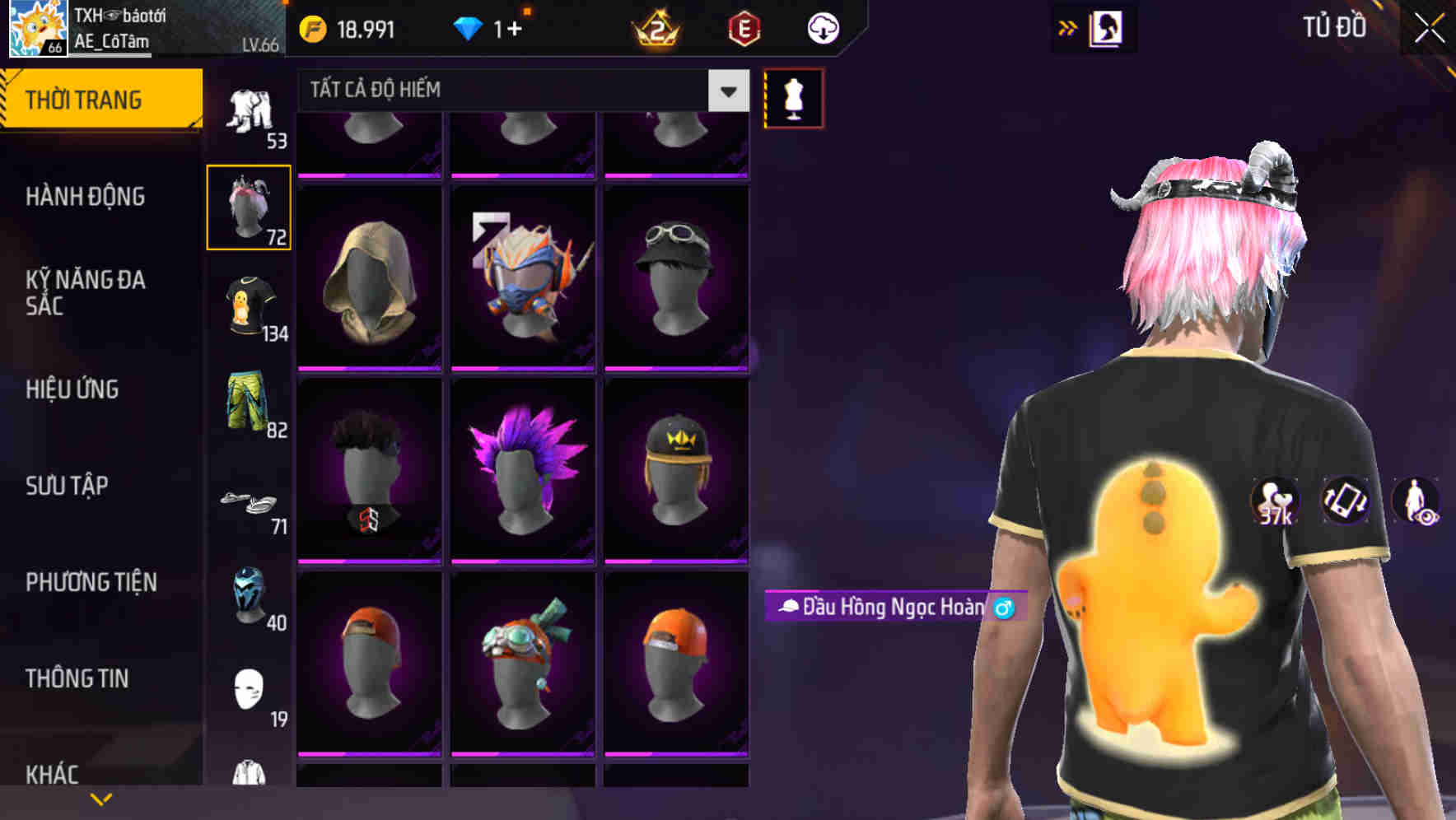Click the mannequin preview toggle
This screenshot has height=820, width=1456.
coord(794,97)
